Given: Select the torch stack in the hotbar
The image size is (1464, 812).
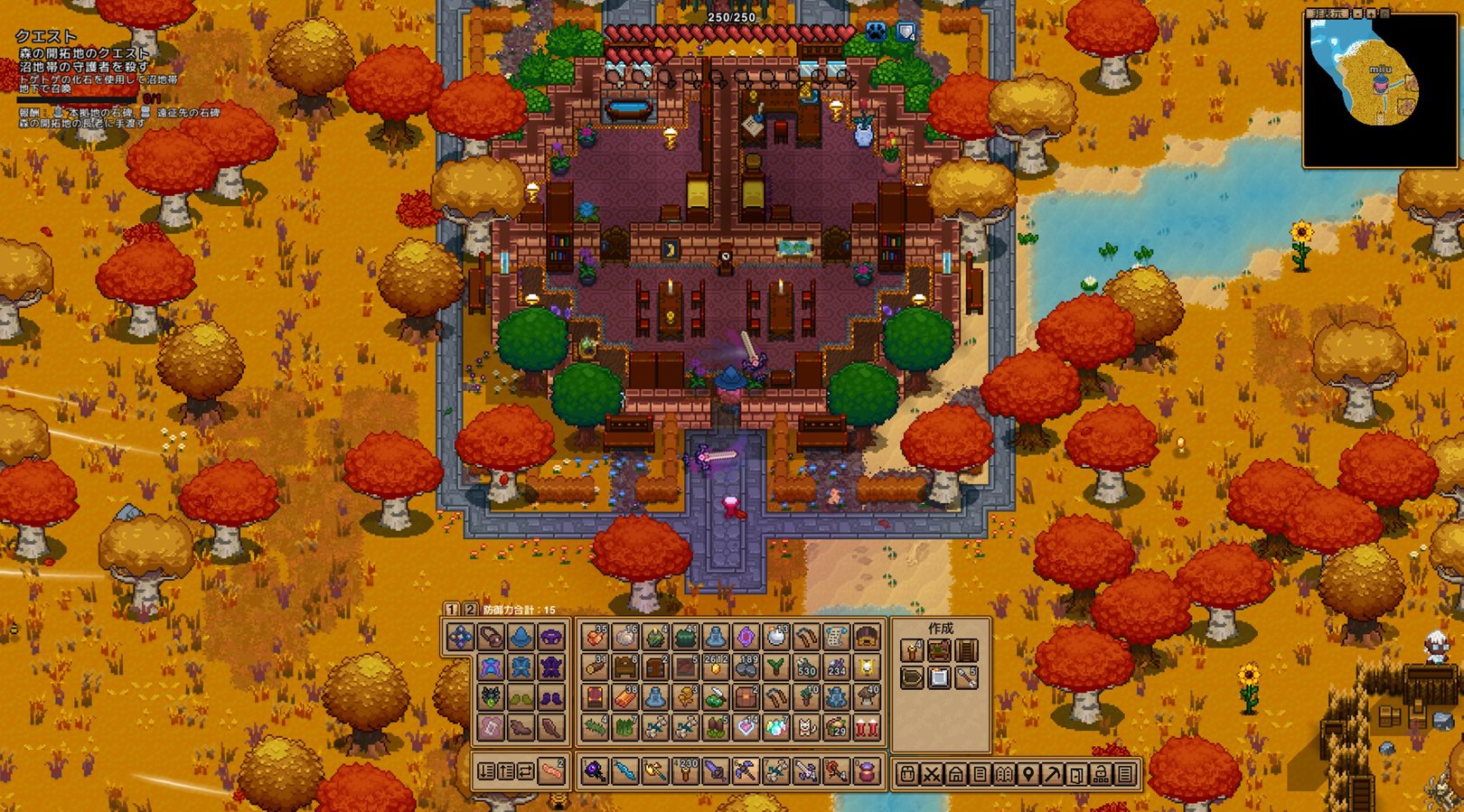Looking at the screenshot, I should pos(685,772).
